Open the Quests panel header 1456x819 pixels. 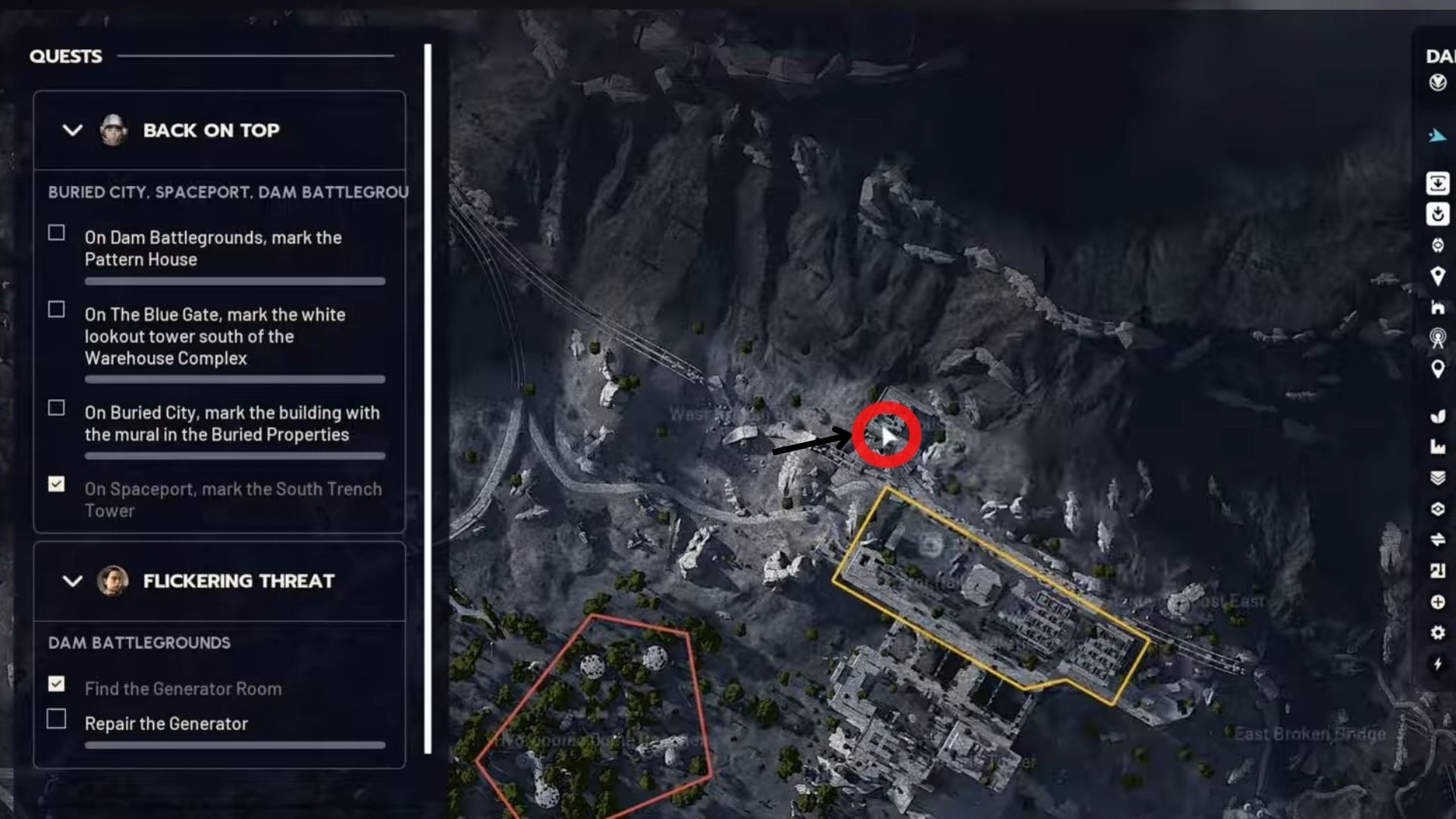point(65,55)
